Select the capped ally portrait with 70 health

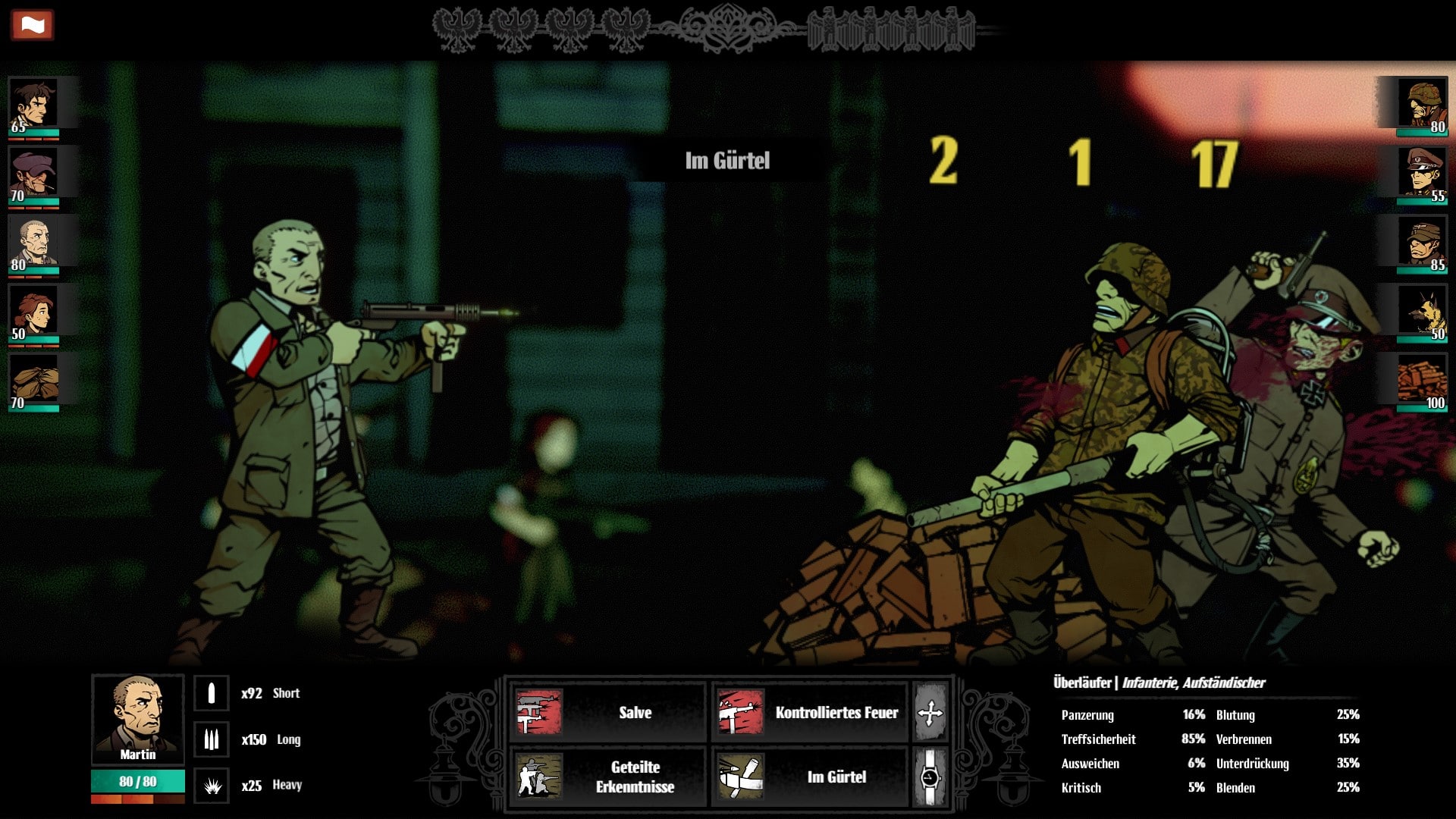[33, 174]
